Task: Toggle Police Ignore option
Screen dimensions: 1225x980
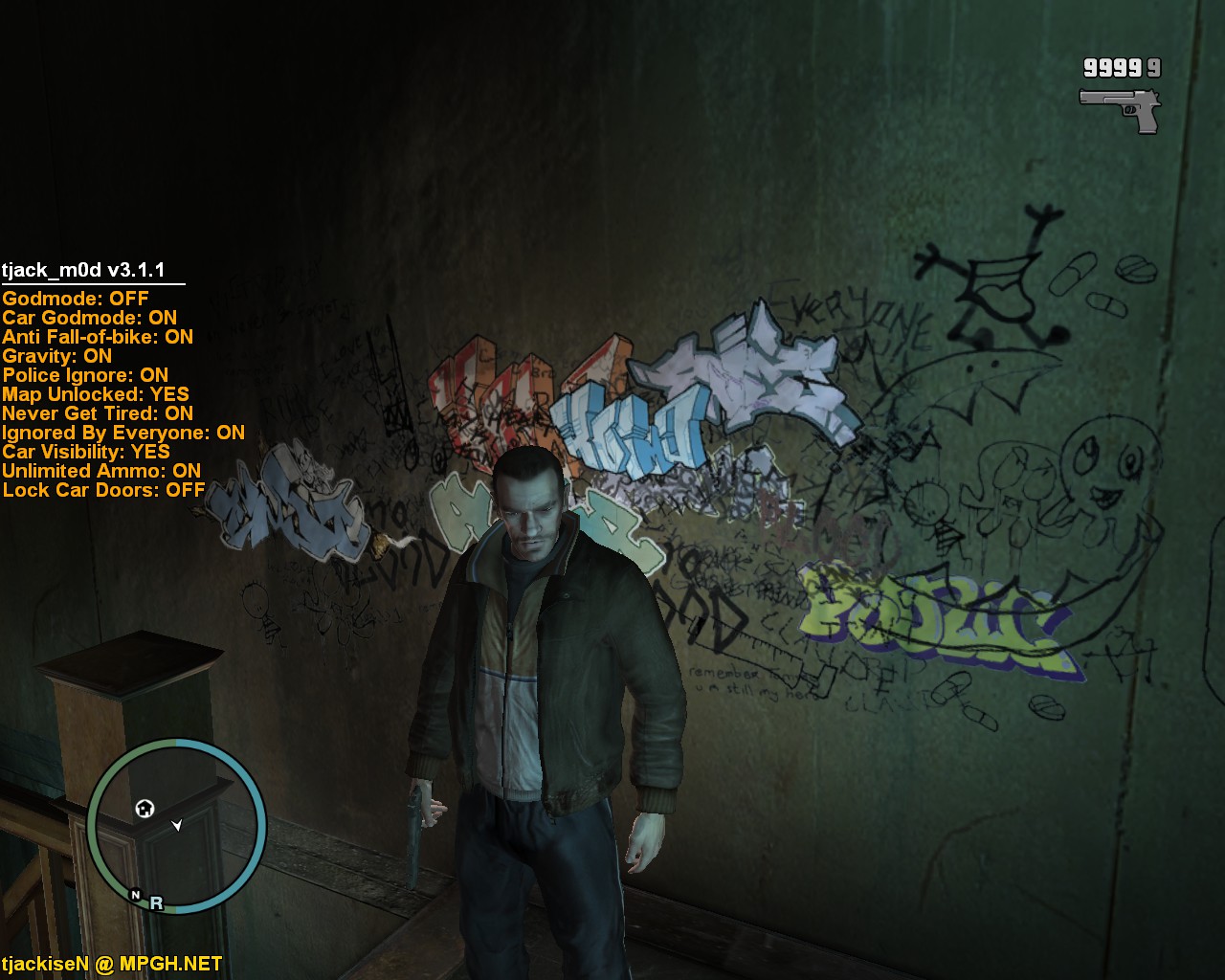Action: [x=85, y=375]
